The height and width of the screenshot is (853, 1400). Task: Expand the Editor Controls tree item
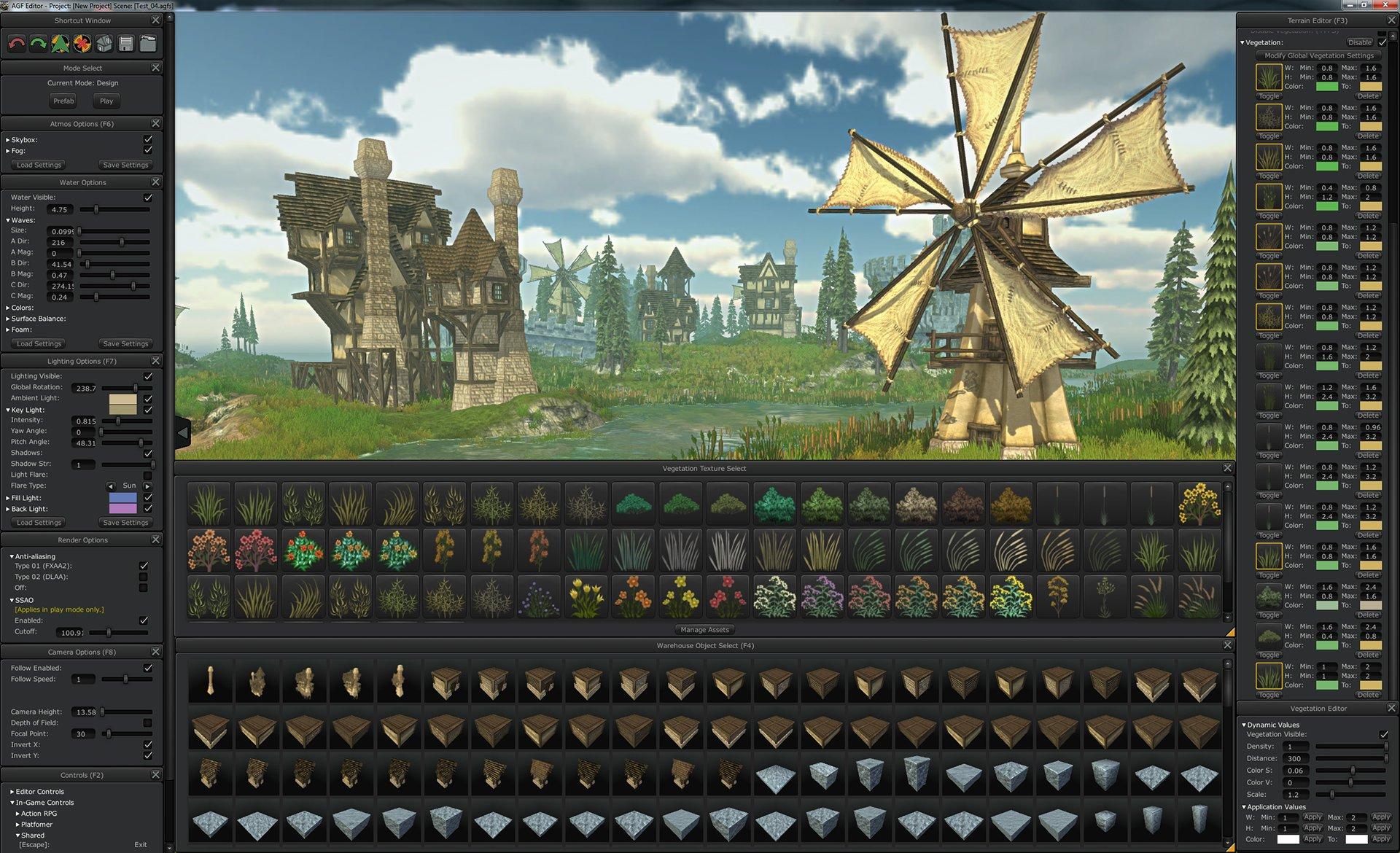[12, 791]
